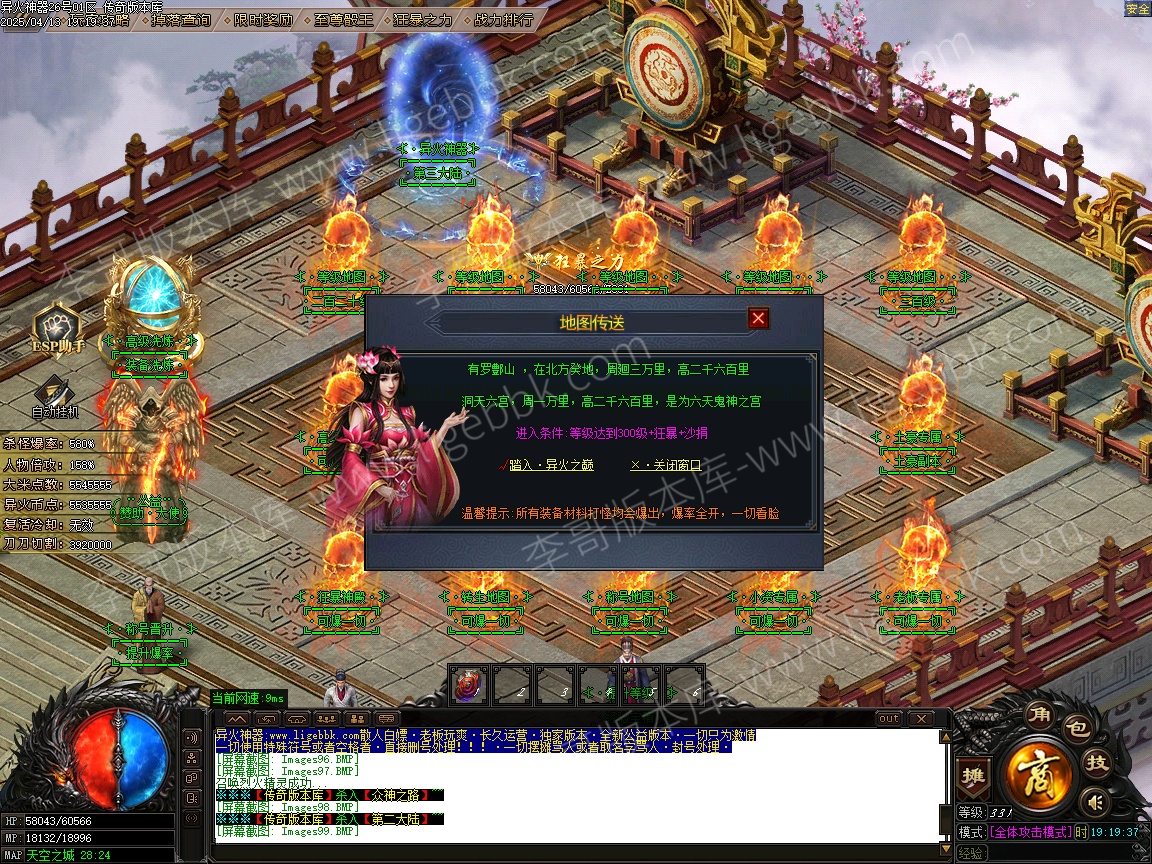Click the OUT button above the chat
Viewport: 1152px width, 864px height.
(x=888, y=718)
